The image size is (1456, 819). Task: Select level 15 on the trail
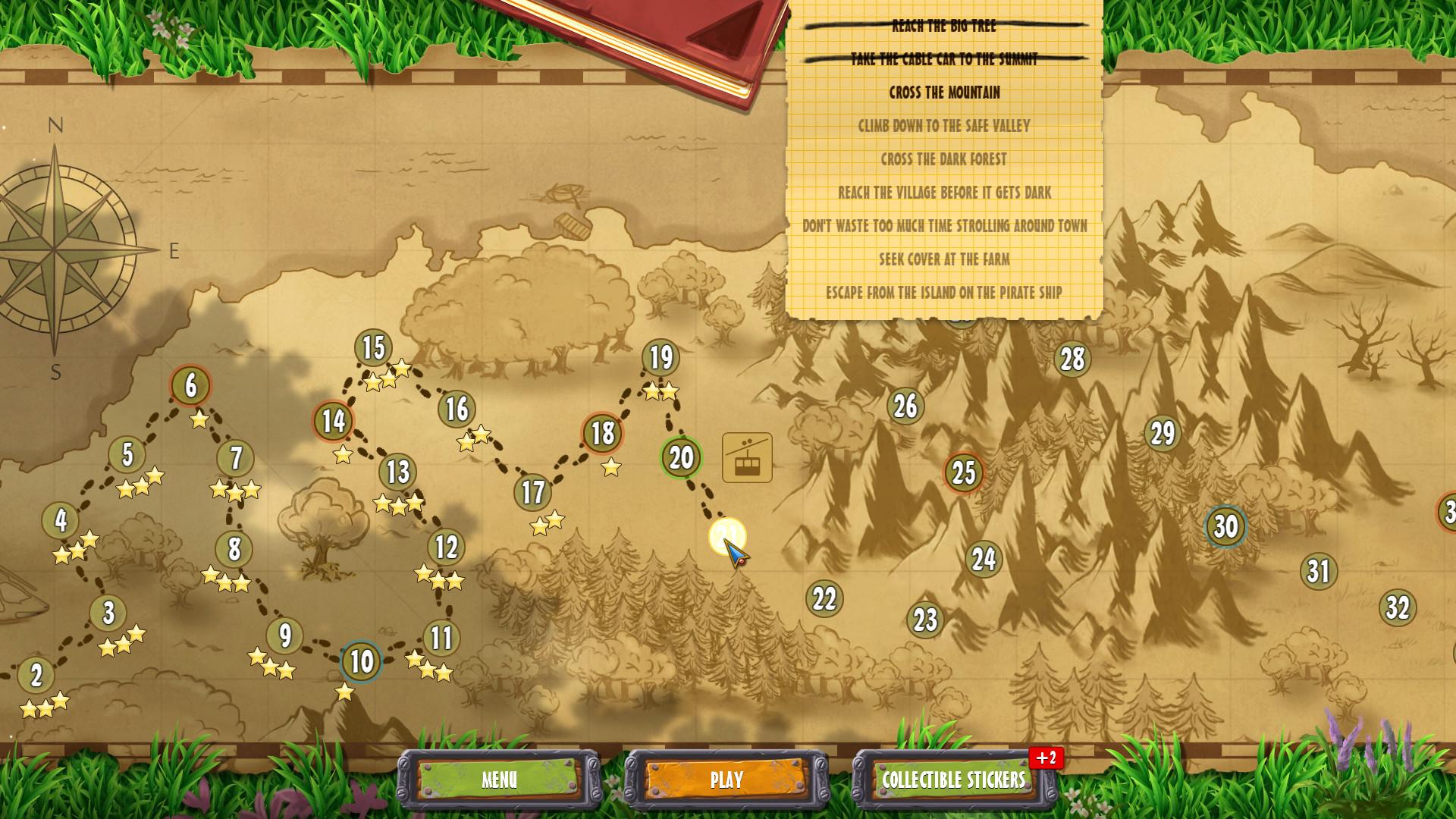[x=373, y=348]
